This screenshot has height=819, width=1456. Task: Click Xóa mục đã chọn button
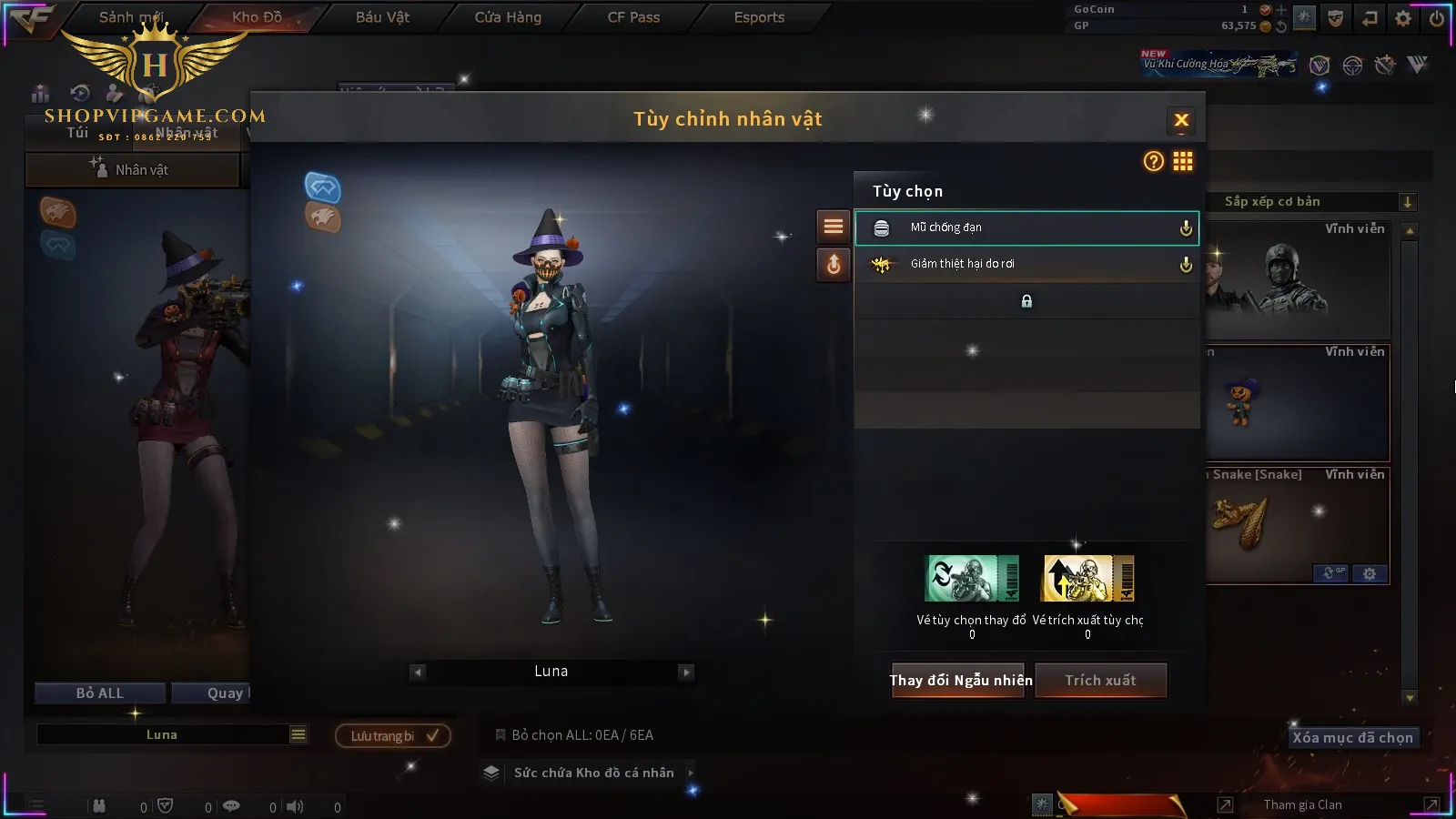[1352, 737]
